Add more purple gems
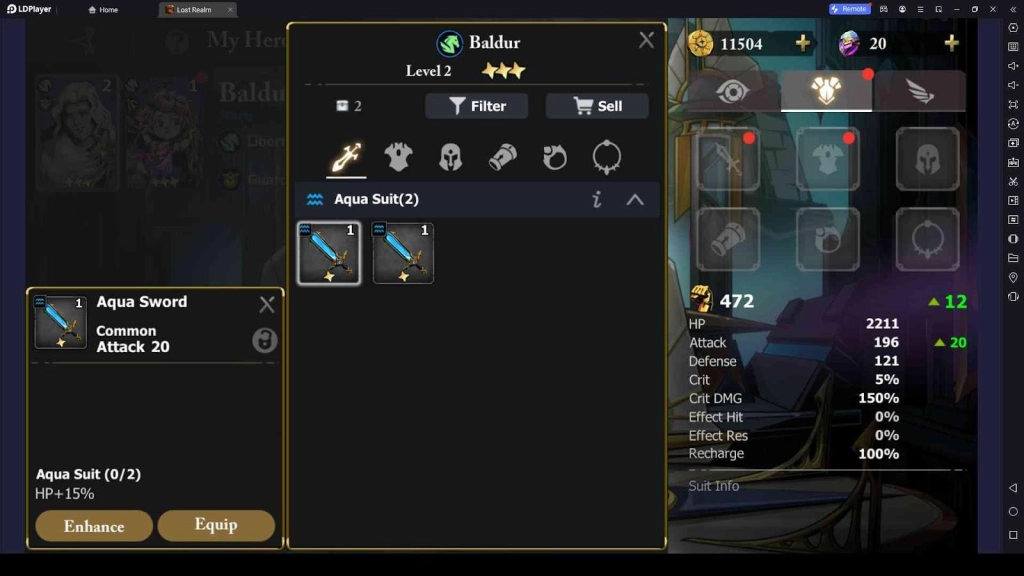This screenshot has height=576, width=1024. [x=951, y=43]
